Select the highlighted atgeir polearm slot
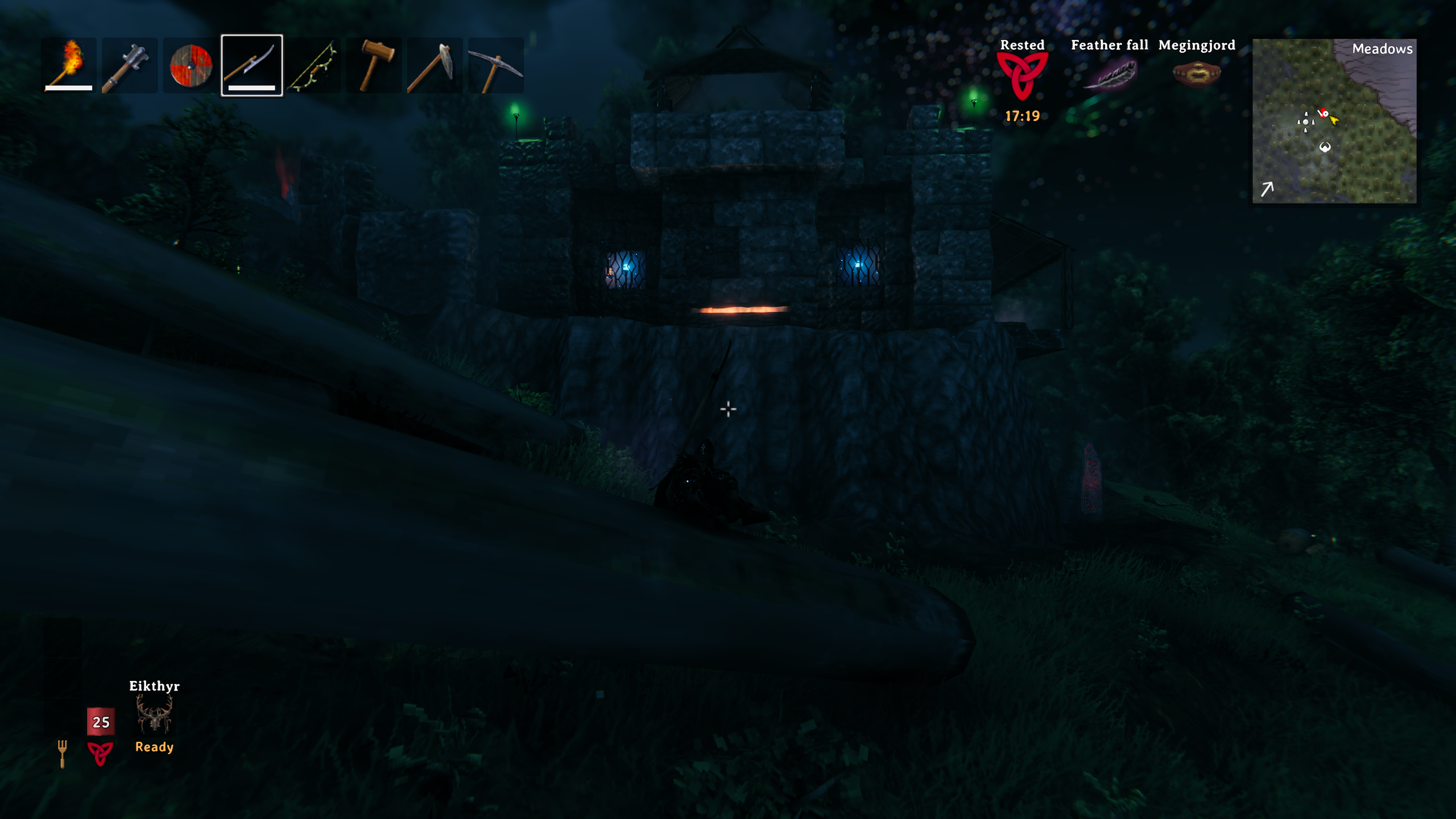Viewport: 1456px width, 819px height. point(251,65)
